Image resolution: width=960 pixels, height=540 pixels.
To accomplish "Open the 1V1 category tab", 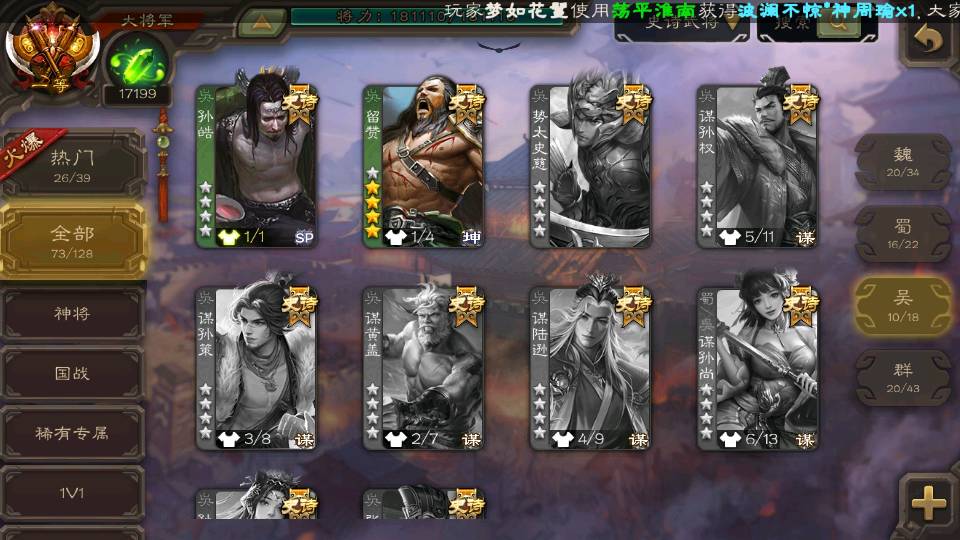I will tap(72, 494).
